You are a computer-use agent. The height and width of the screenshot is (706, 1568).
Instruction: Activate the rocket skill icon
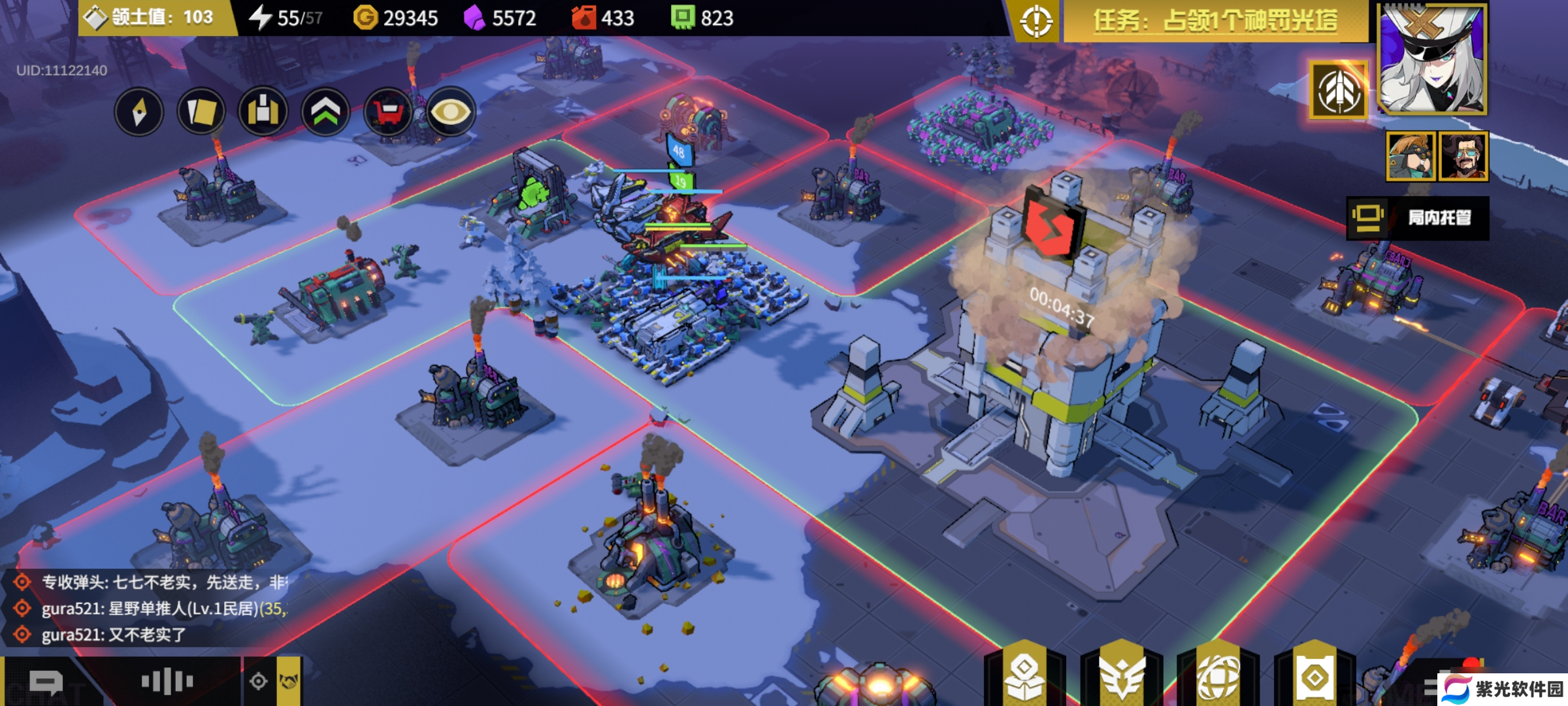coord(1339,91)
